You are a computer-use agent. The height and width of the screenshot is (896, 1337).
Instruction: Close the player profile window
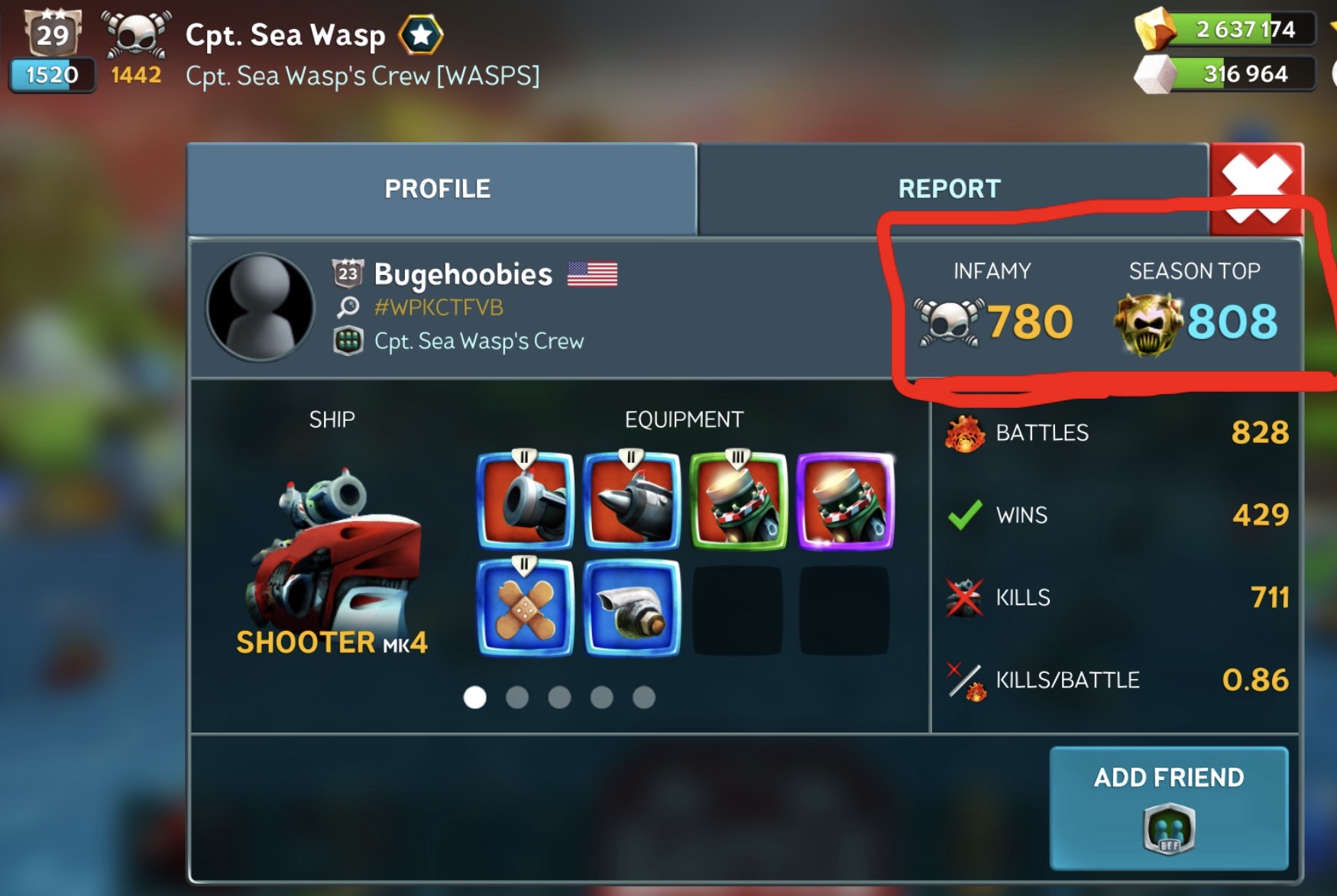click(x=1257, y=186)
